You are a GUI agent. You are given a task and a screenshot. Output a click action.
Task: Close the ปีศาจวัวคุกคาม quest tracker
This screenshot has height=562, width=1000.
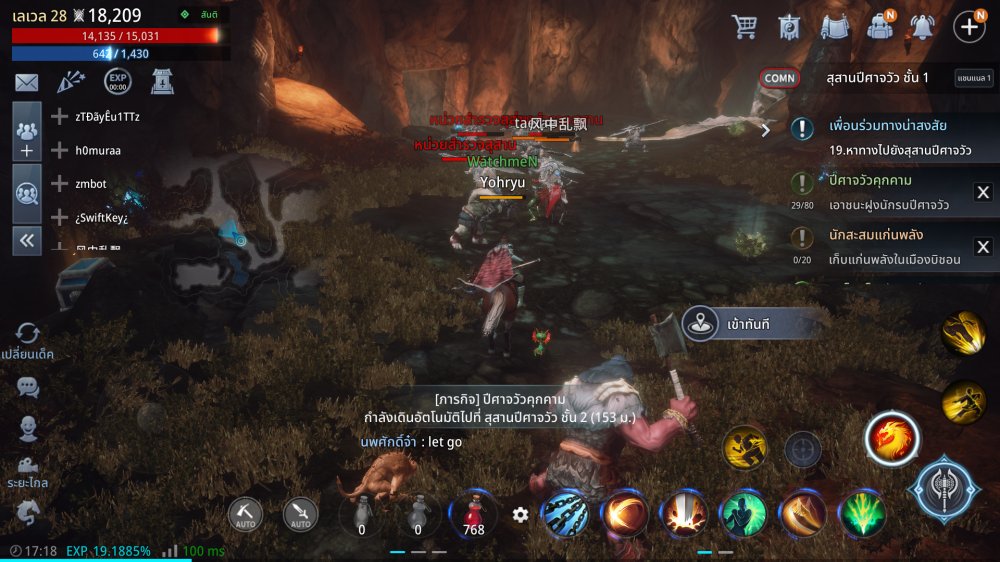tap(982, 193)
